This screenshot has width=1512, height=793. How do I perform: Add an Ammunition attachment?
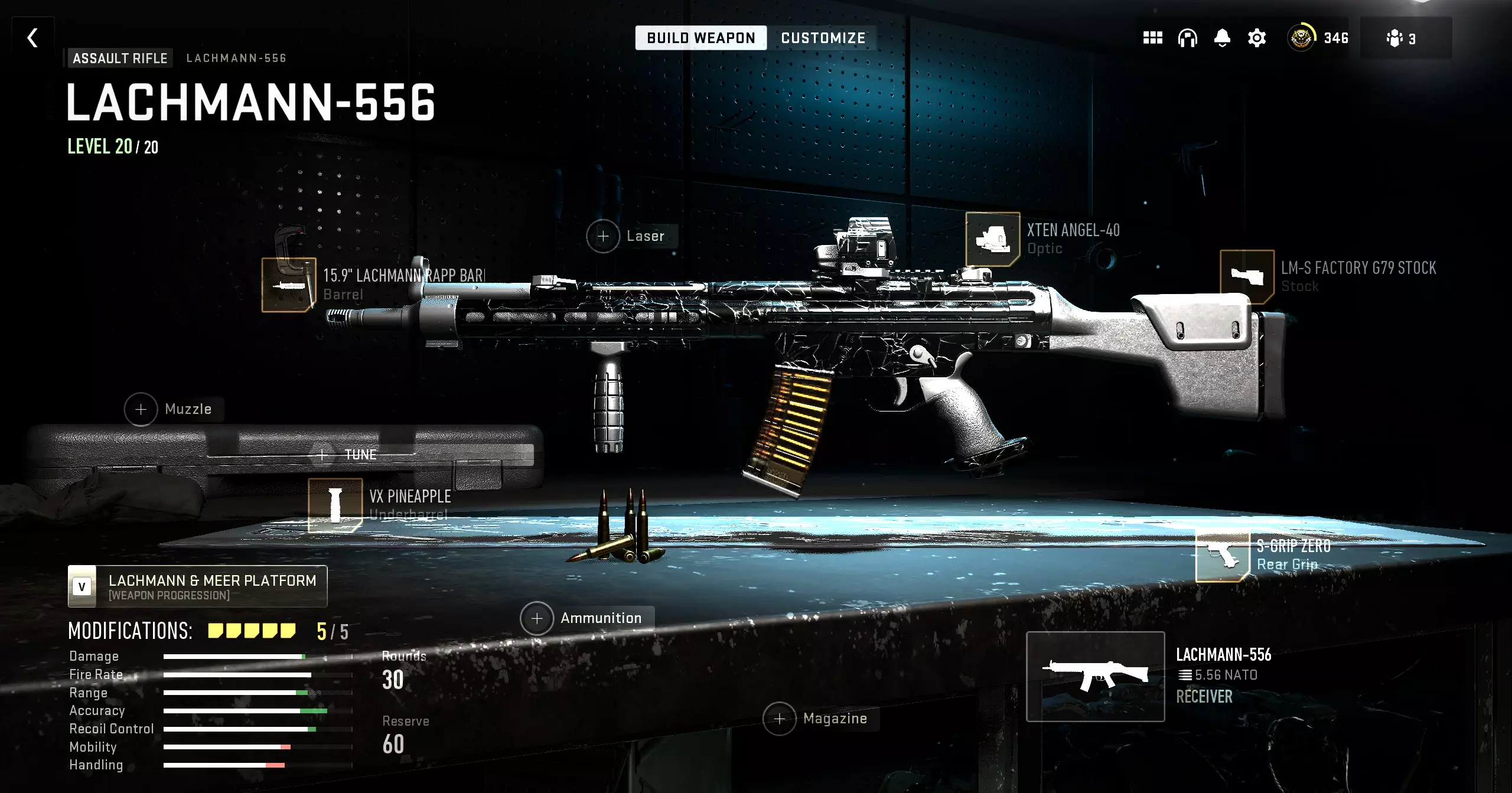[x=537, y=618]
